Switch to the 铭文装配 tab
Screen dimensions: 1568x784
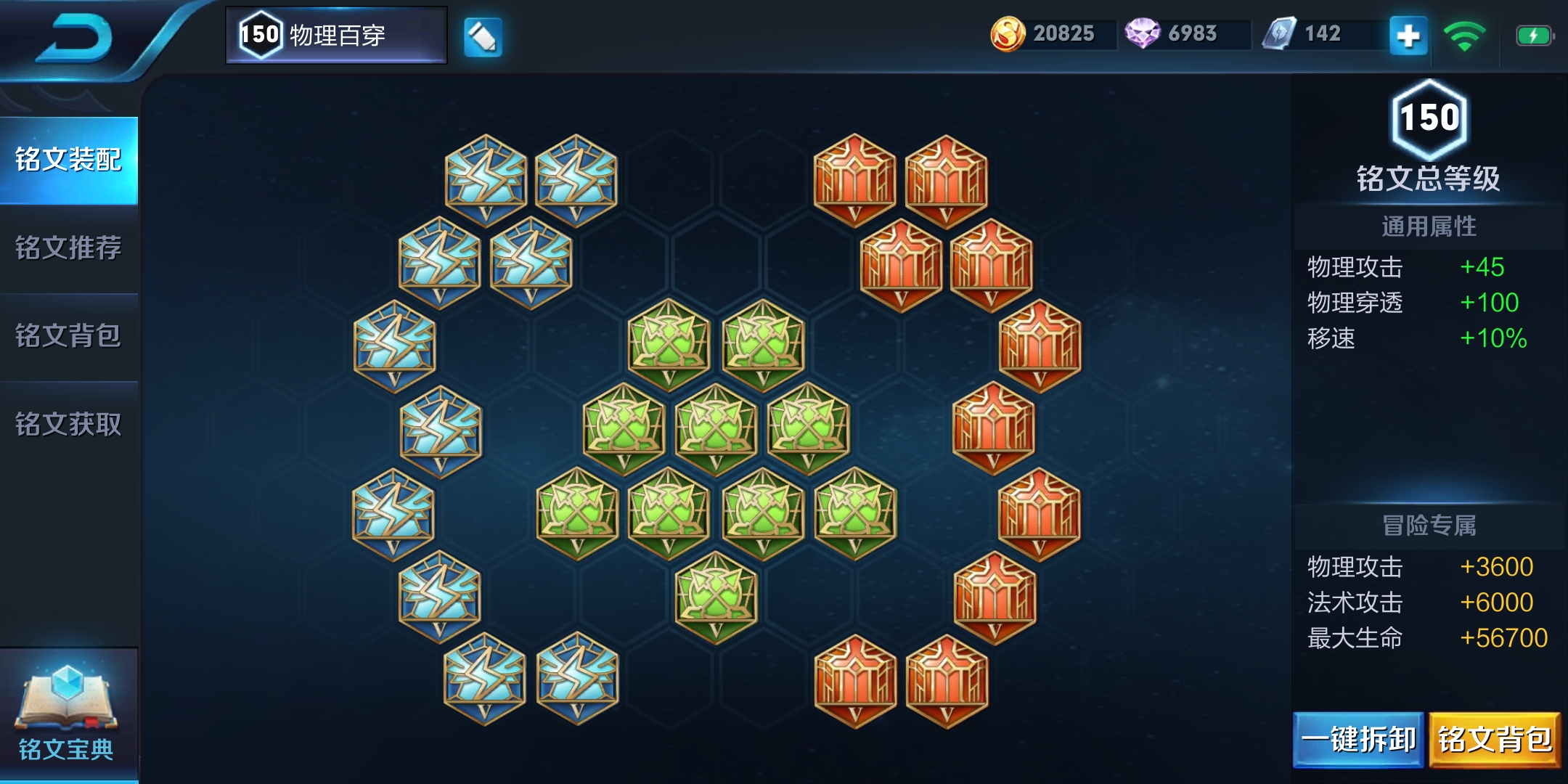(69, 160)
